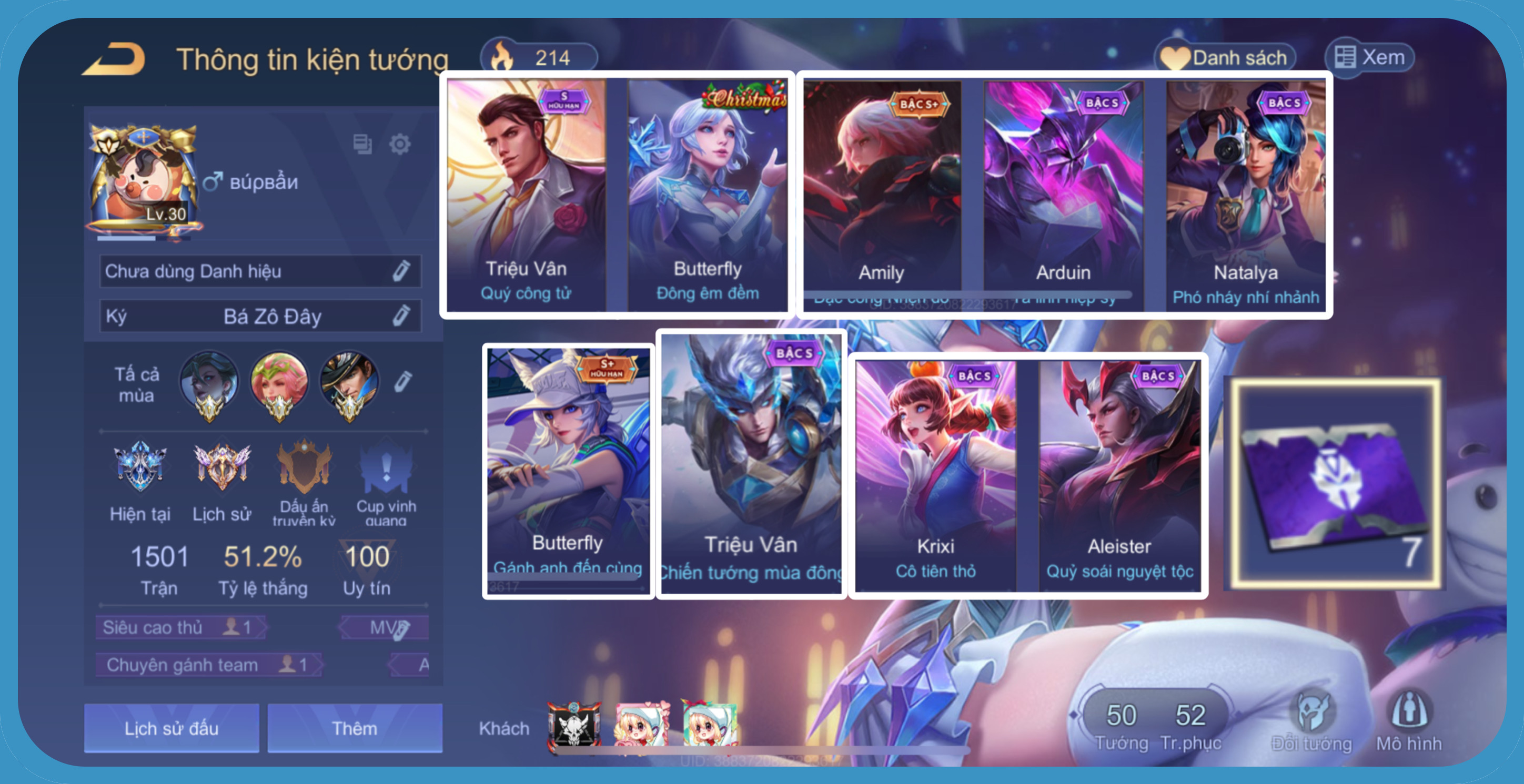Pick the Amily skin card
The image size is (1524, 784).
882,195
